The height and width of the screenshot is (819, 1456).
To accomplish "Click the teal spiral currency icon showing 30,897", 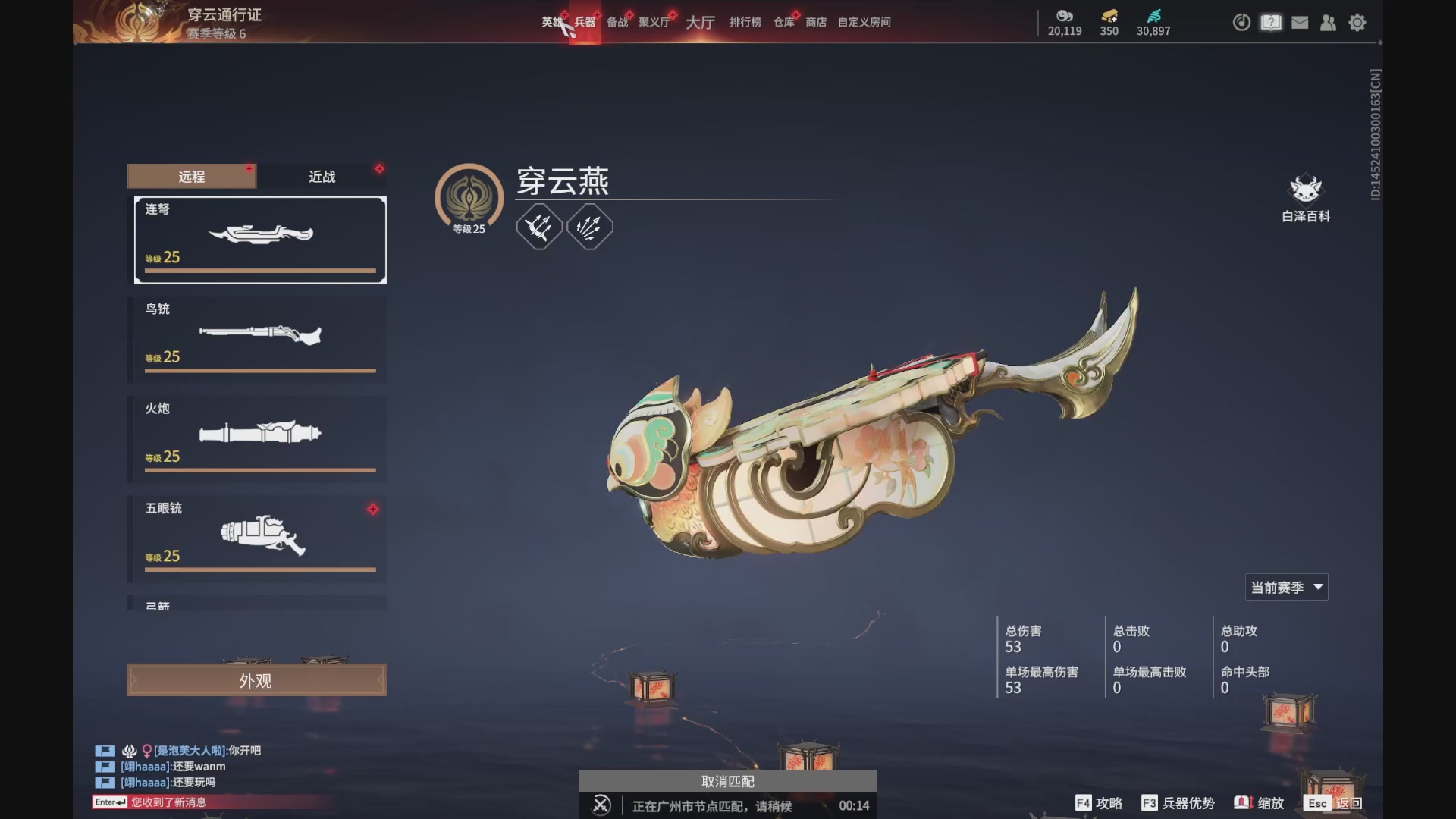I will pos(1153,20).
